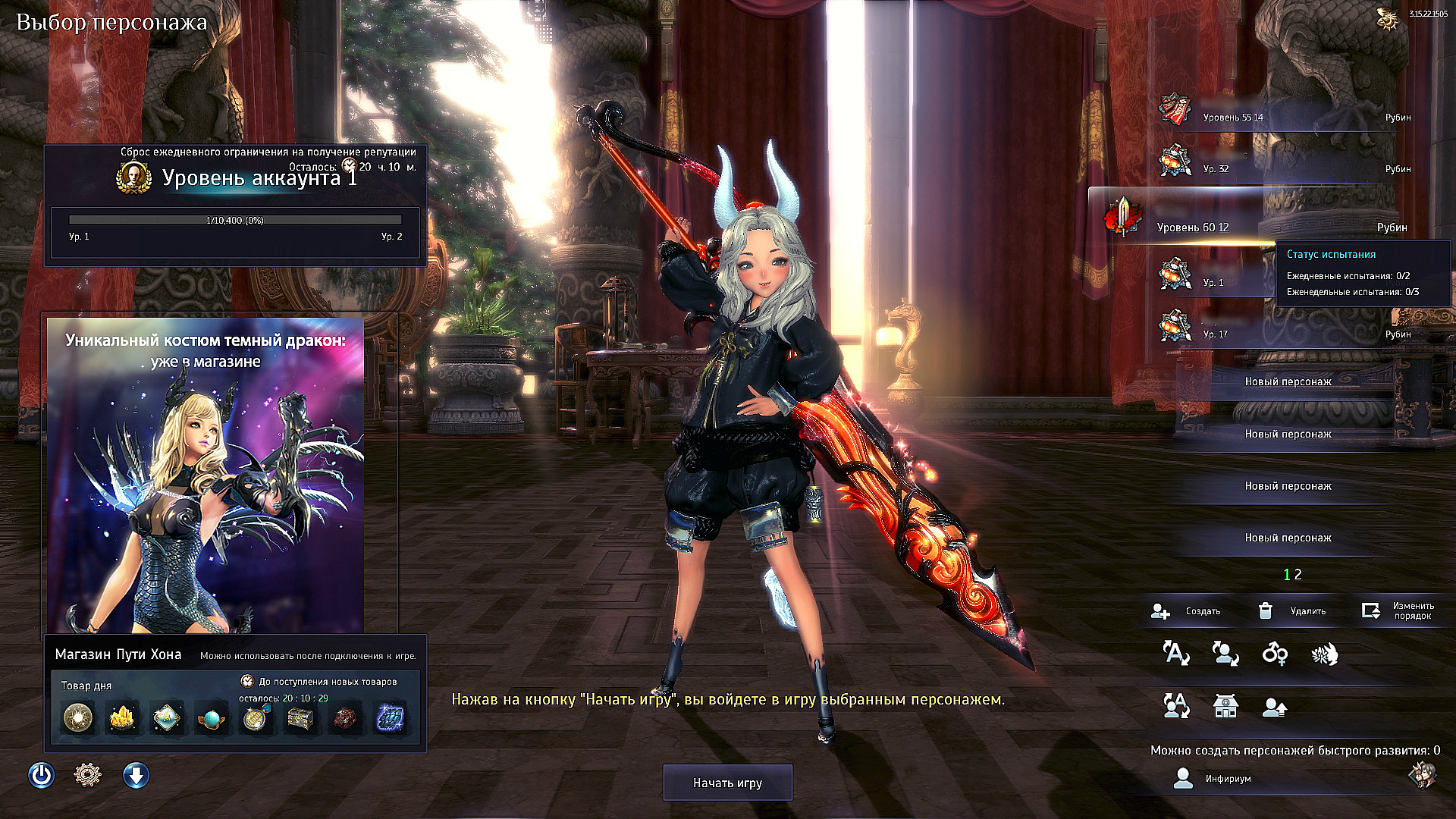Select the character boost icon
The image size is (1456, 819).
click(x=1275, y=708)
